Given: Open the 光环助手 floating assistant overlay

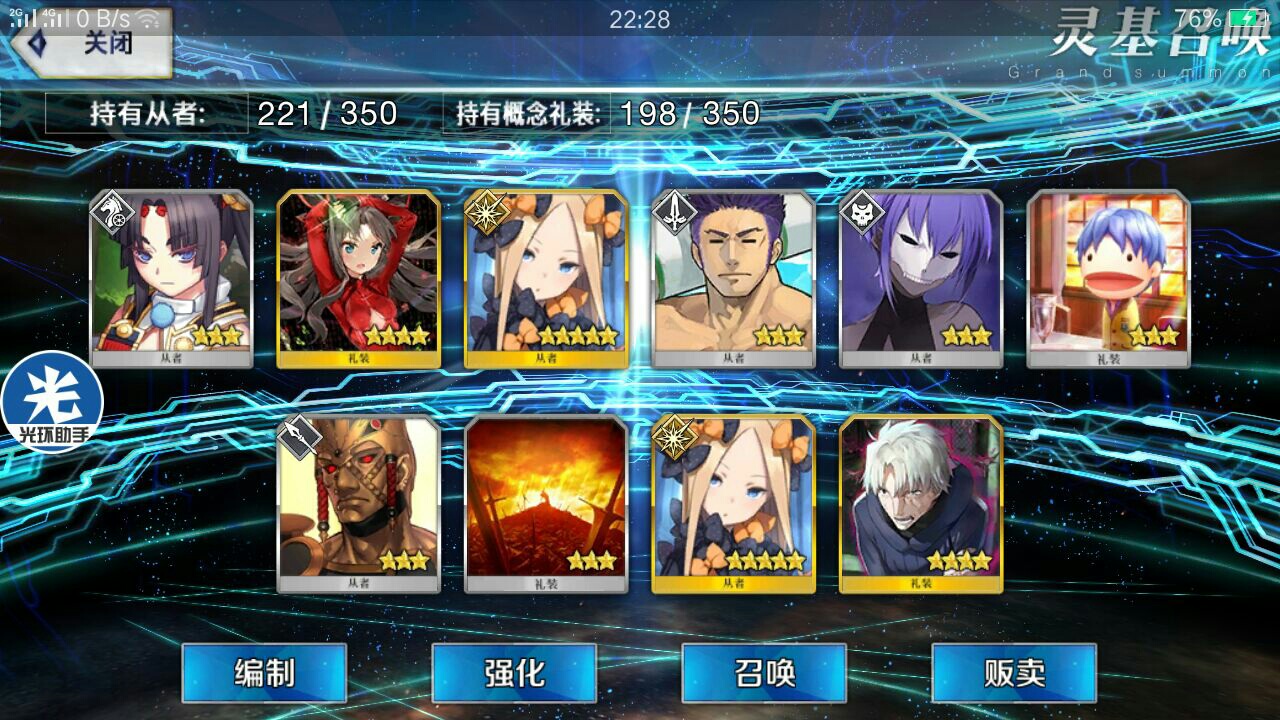Looking at the screenshot, I should coord(52,402).
